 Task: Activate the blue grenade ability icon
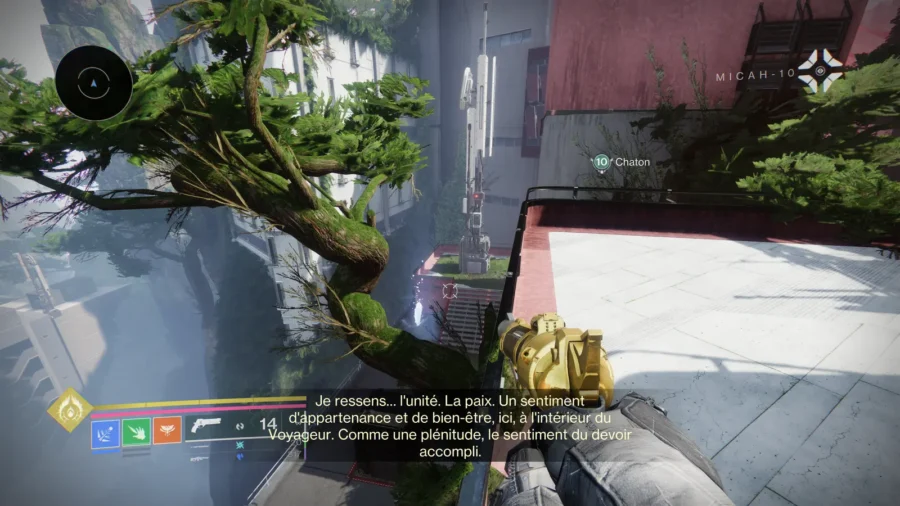click(105, 432)
